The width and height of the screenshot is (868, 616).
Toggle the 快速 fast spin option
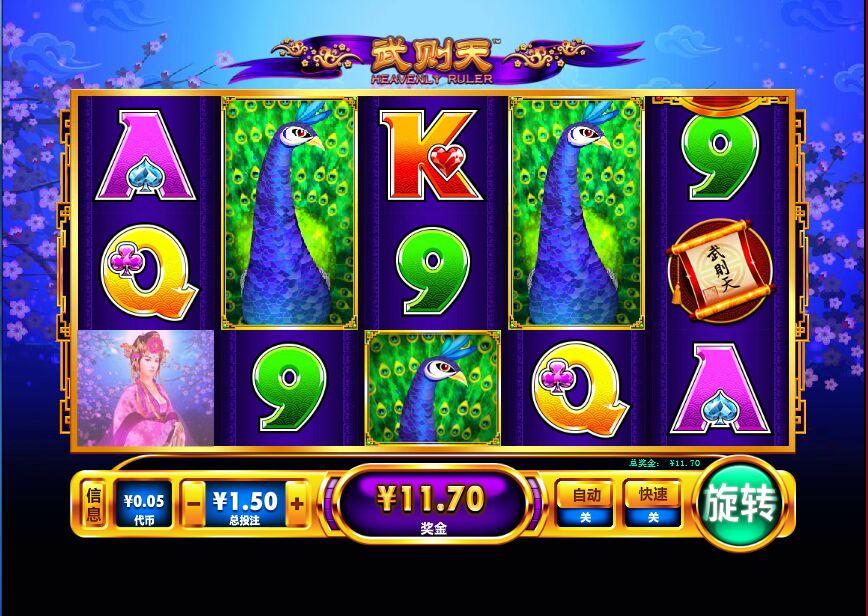(652, 503)
